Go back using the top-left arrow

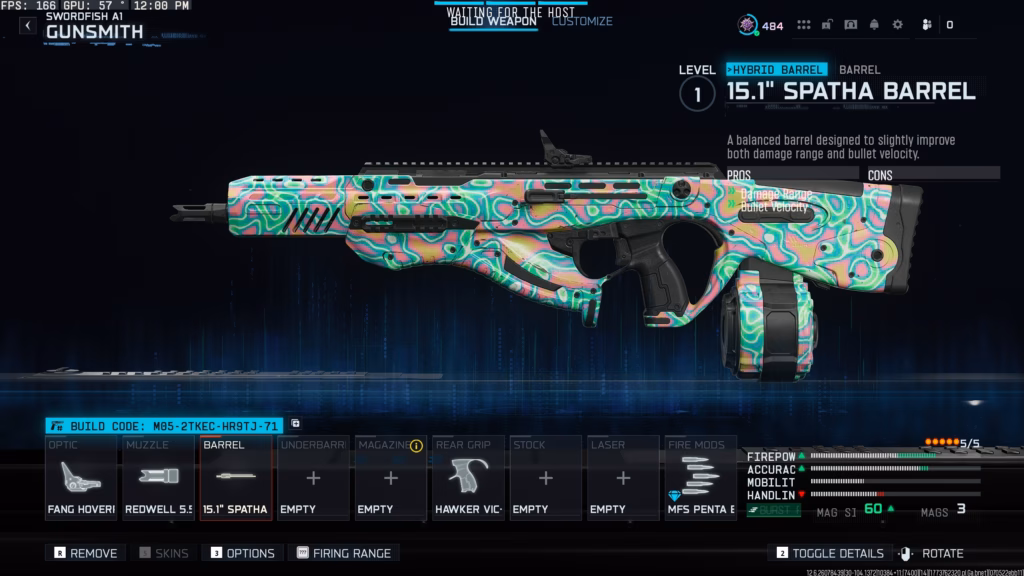point(28,26)
